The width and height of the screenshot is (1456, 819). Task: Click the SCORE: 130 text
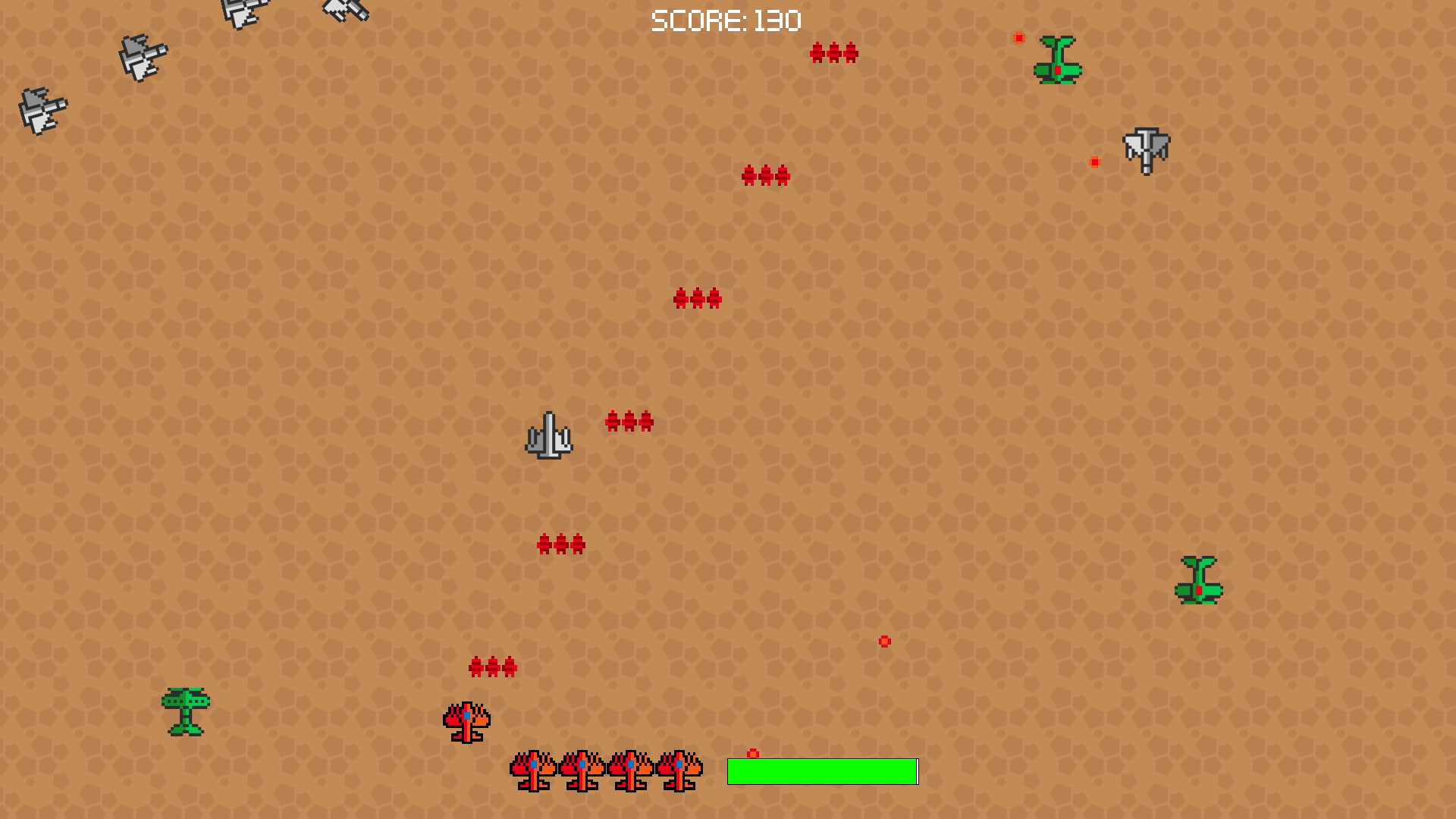tap(724, 20)
